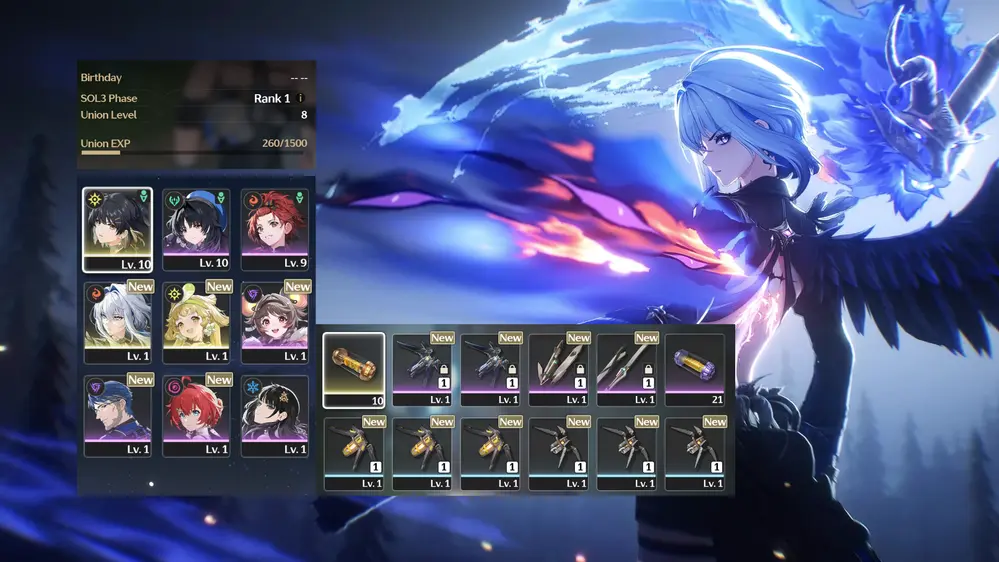Choose the brown-haired girl with headband
999x562 pixels.
click(274, 321)
